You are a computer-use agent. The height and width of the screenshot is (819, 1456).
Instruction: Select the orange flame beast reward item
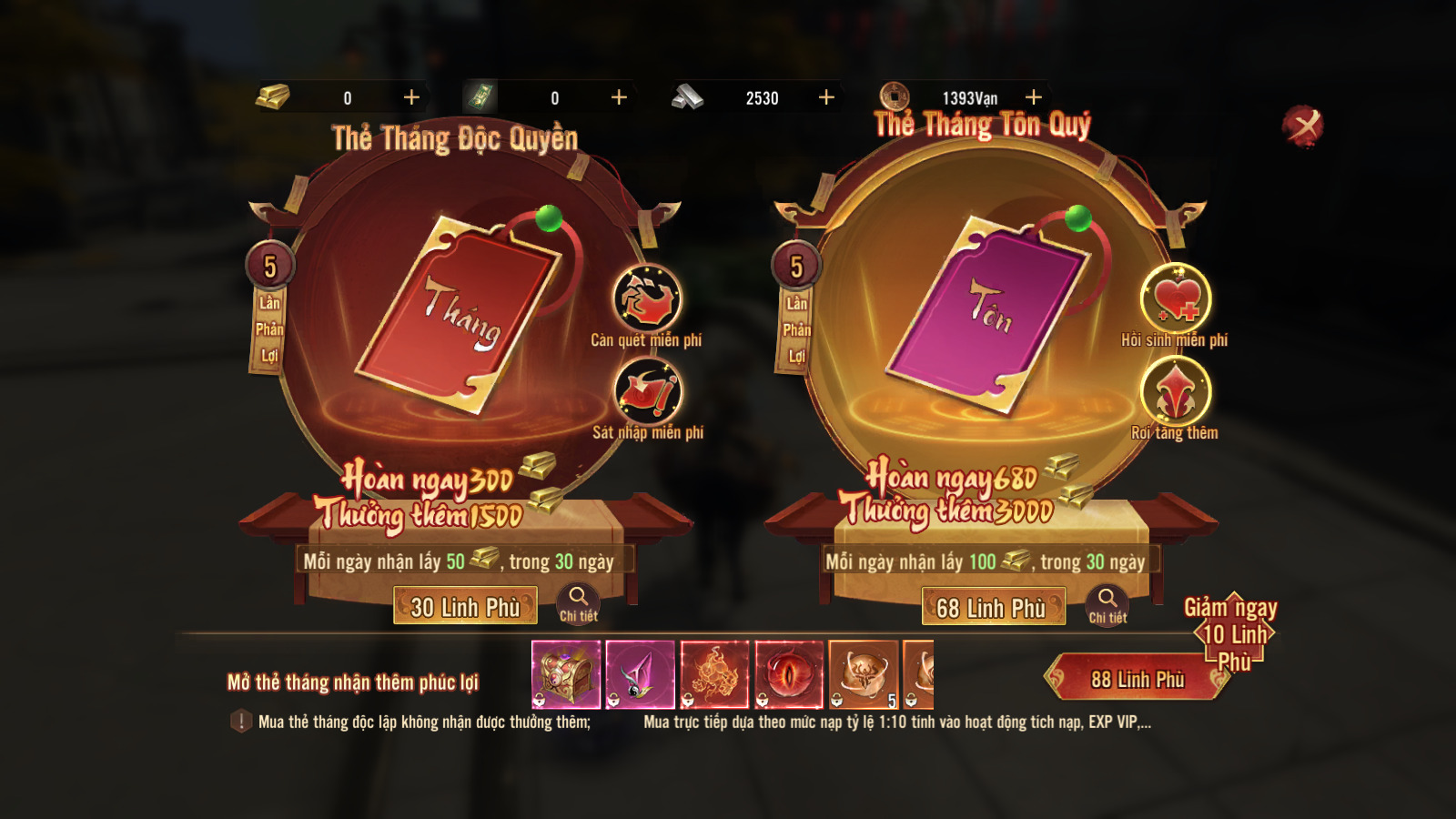(x=714, y=674)
